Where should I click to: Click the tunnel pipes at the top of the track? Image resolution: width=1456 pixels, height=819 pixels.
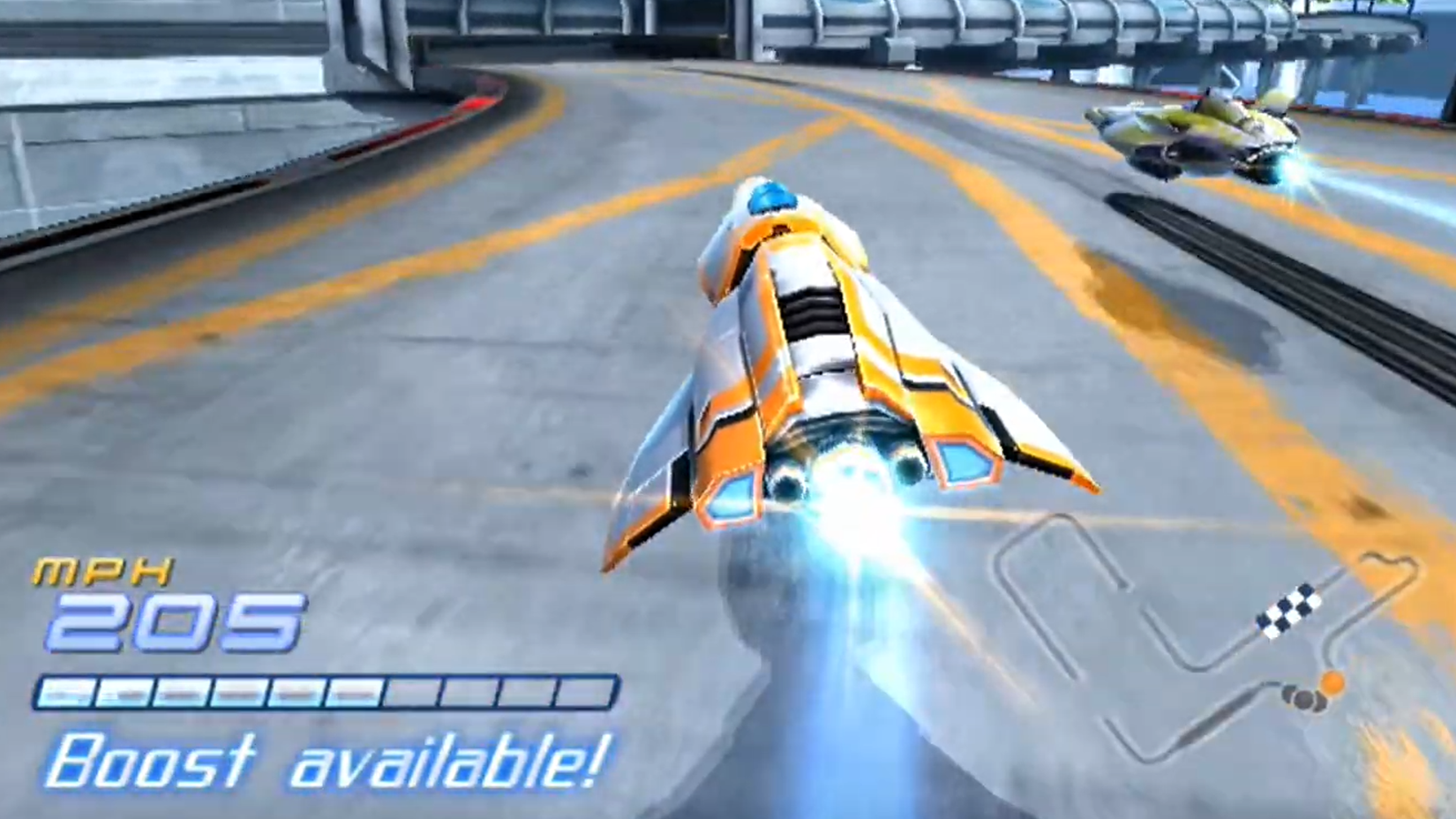point(1015,26)
